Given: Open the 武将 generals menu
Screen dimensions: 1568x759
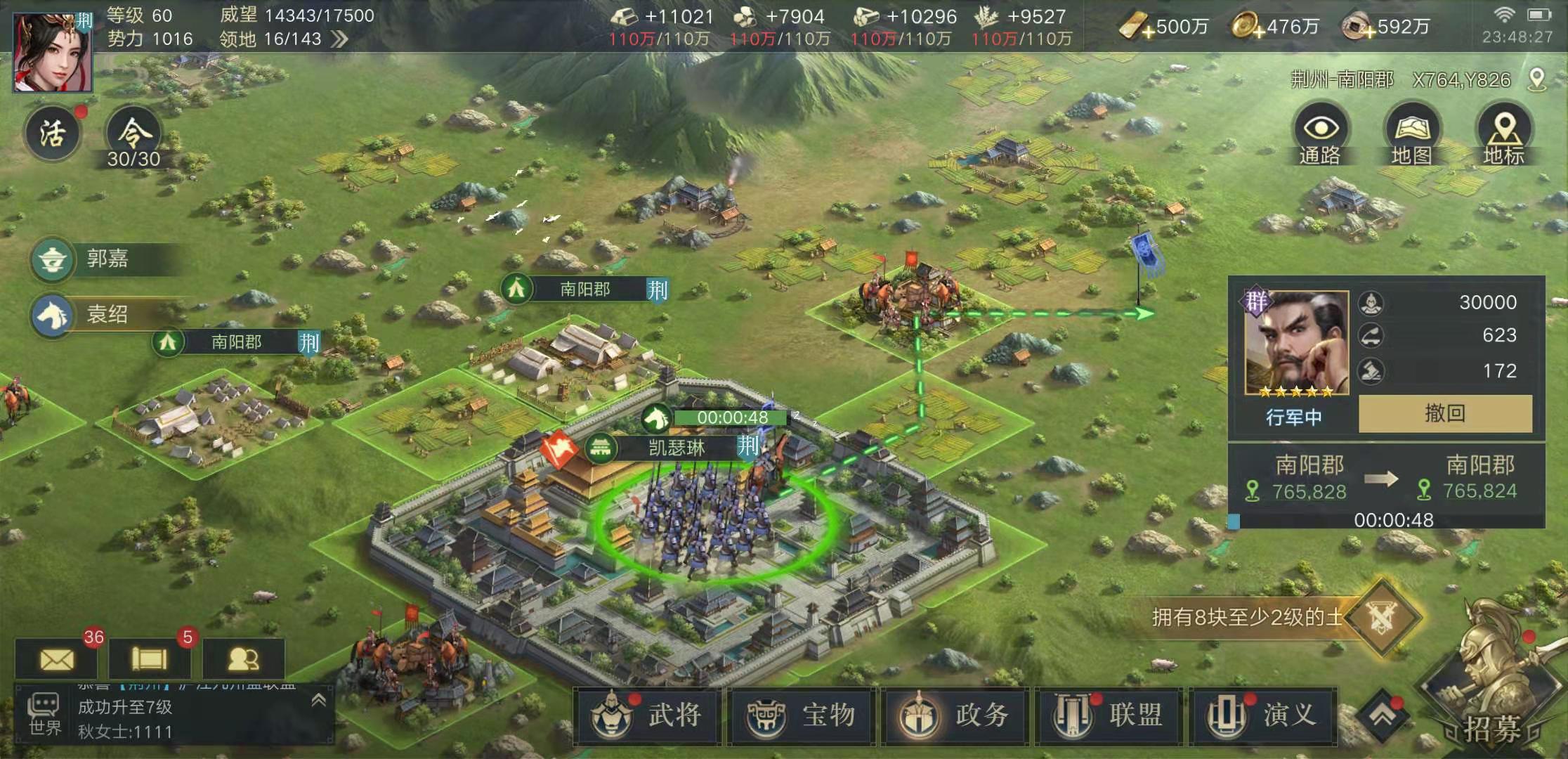Looking at the screenshot, I should point(648,715).
